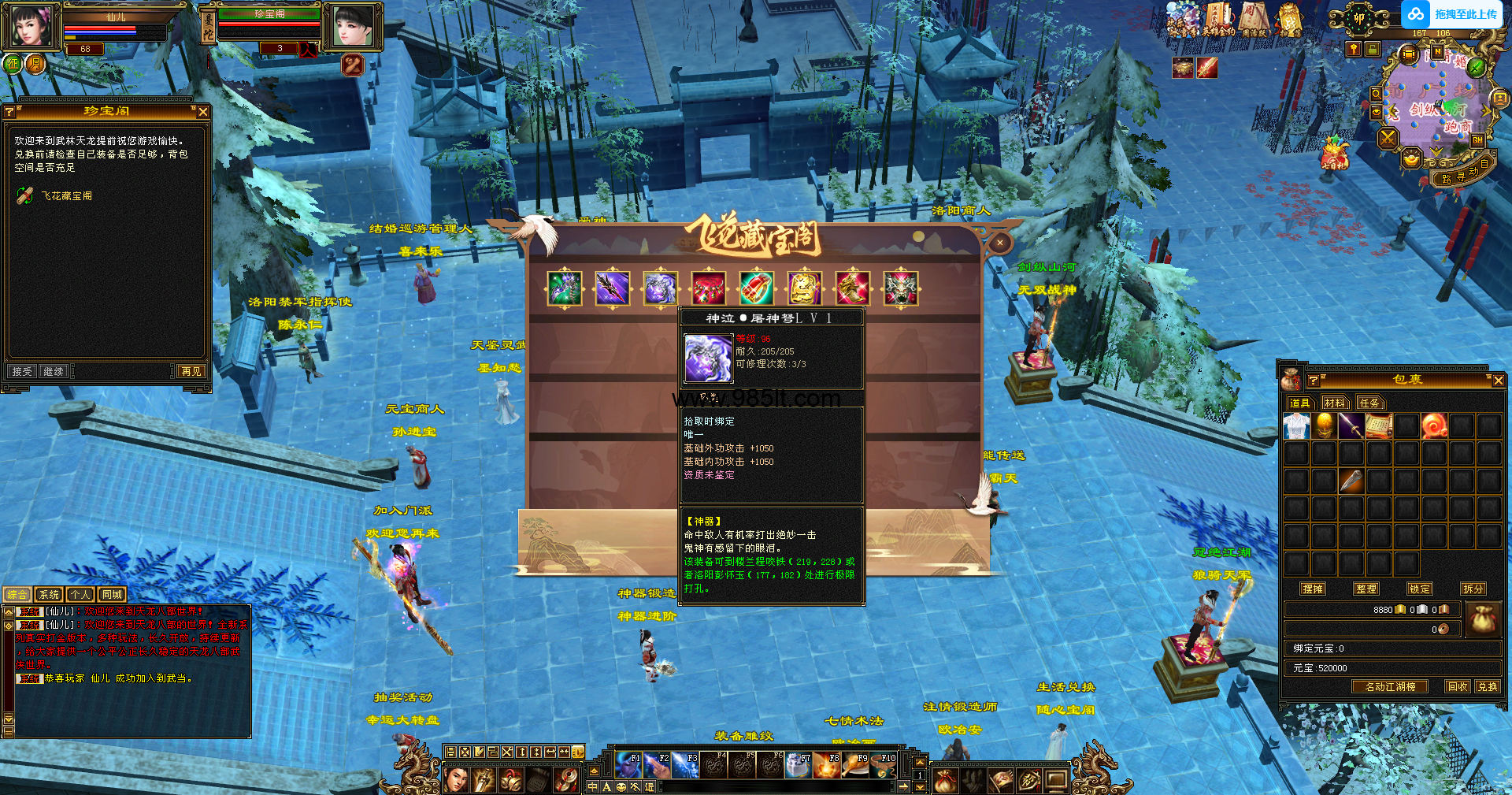Sort the bag with 整理 button

pyautogui.click(x=1366, y=589)
